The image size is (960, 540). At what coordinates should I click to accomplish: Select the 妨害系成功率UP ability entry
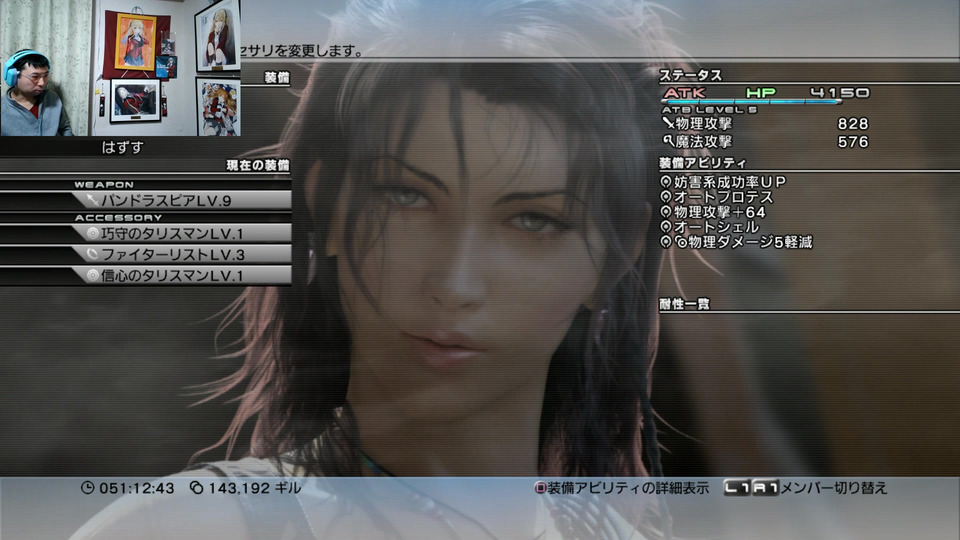click(x=730, y=182)
